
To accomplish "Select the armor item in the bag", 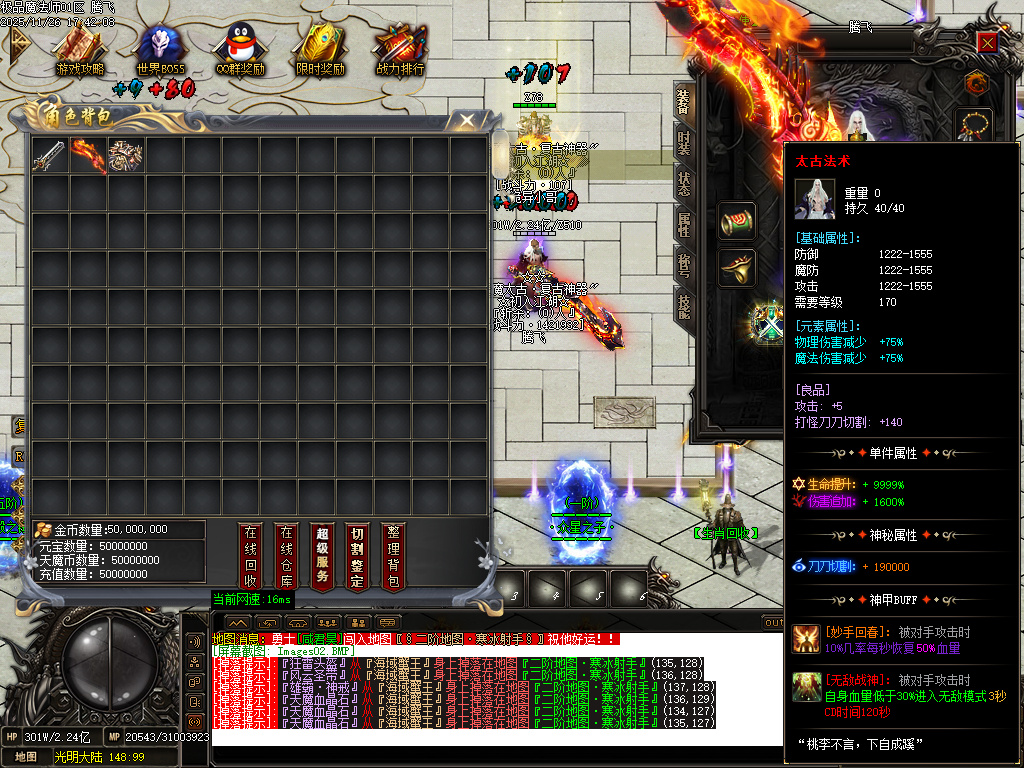I will 126,155.
